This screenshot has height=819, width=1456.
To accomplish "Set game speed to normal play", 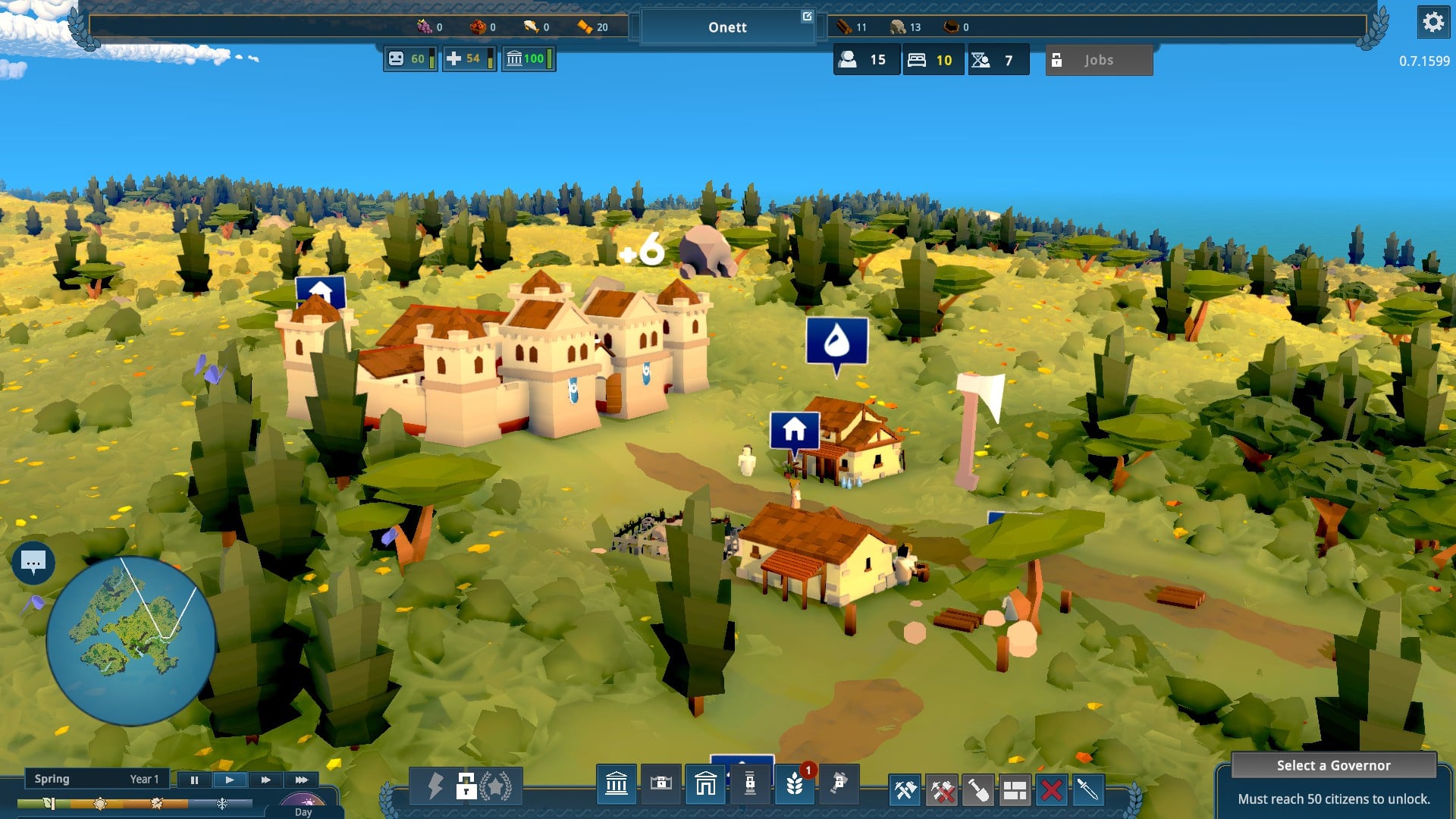I will click(x=230, y=780).
